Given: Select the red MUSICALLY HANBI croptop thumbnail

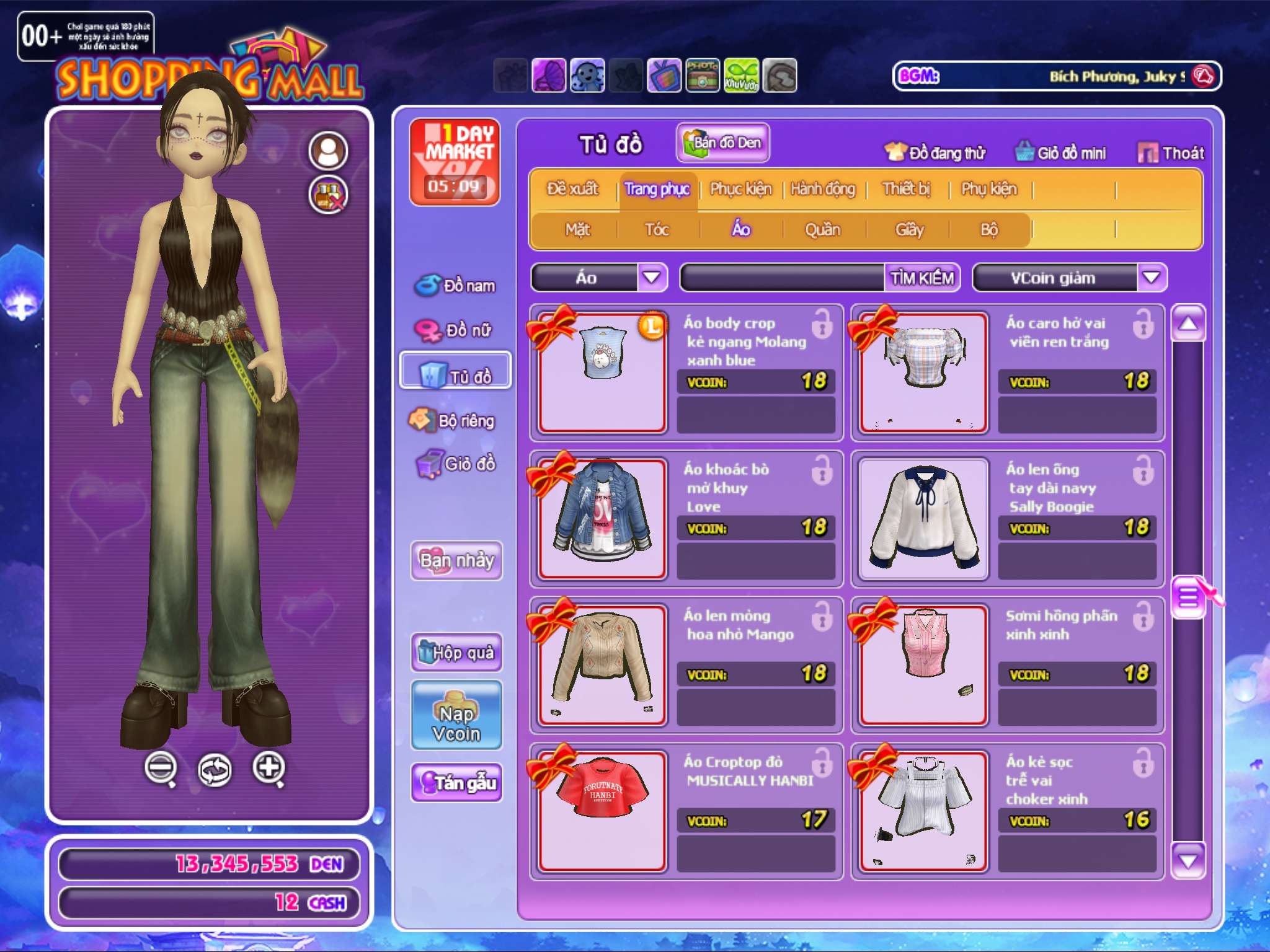Looking at the screenshot, I should [602, 811].
